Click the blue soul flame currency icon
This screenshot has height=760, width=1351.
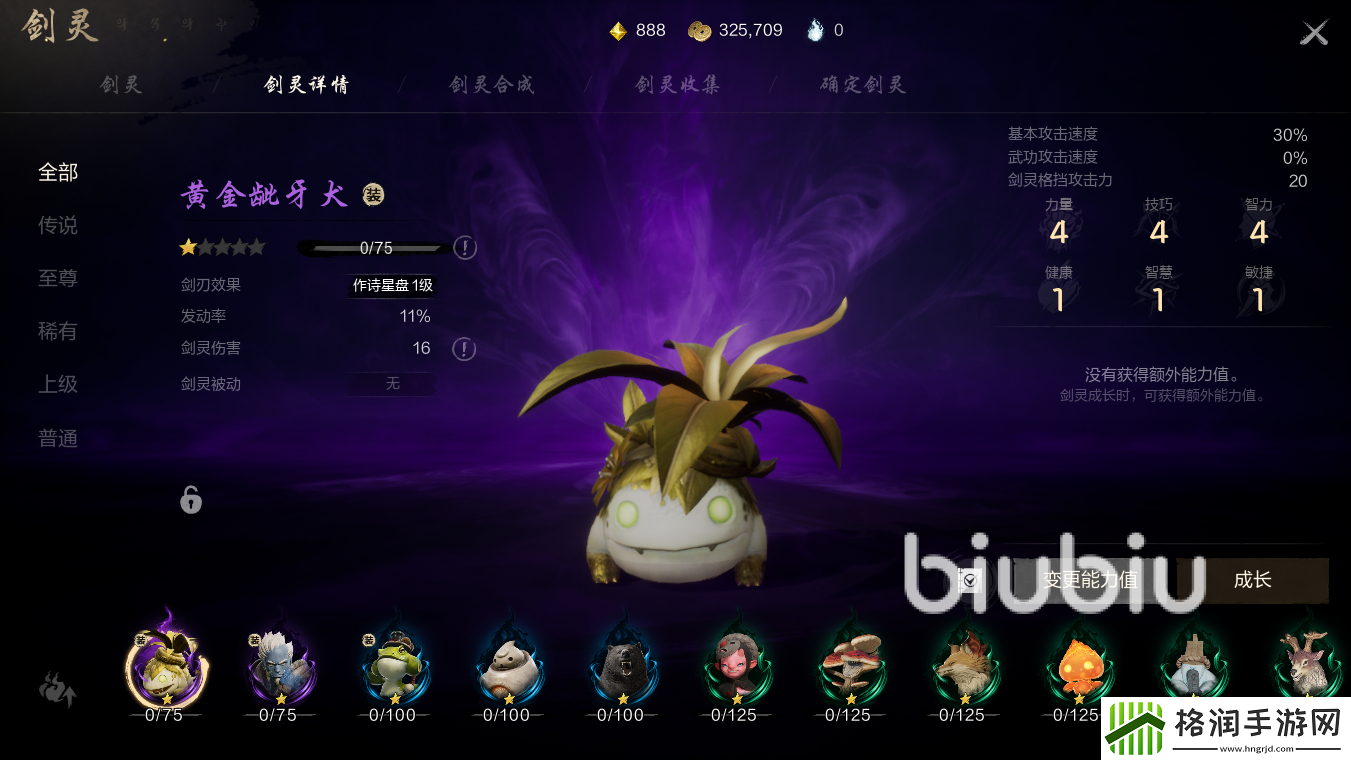tap(812, 29)
